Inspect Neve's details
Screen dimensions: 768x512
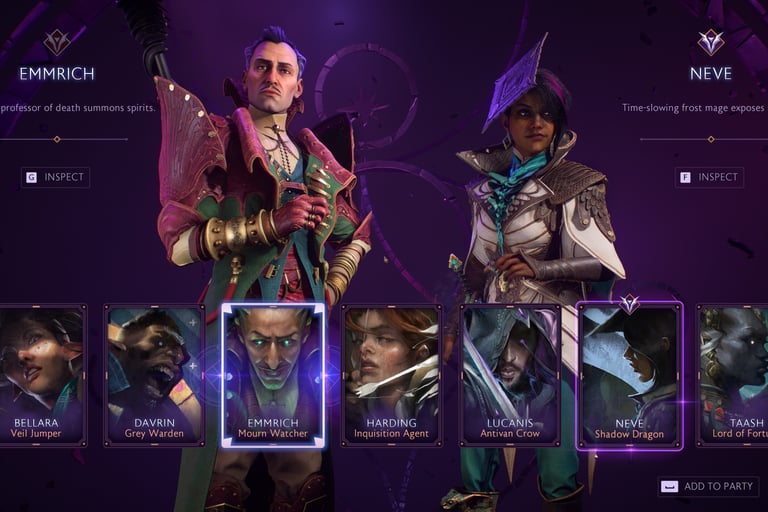709,177
